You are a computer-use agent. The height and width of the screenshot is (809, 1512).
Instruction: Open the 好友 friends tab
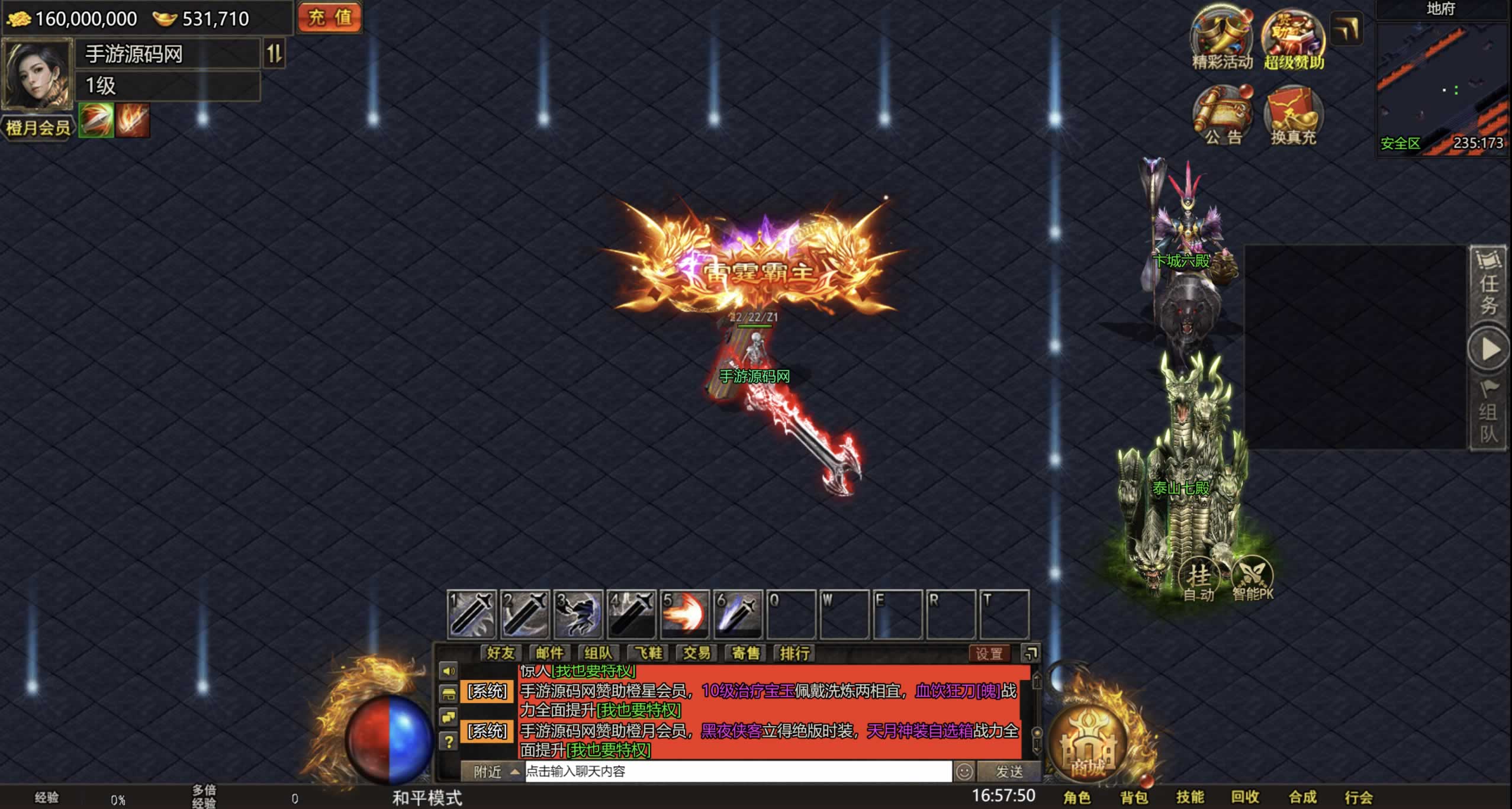(500, 653)
